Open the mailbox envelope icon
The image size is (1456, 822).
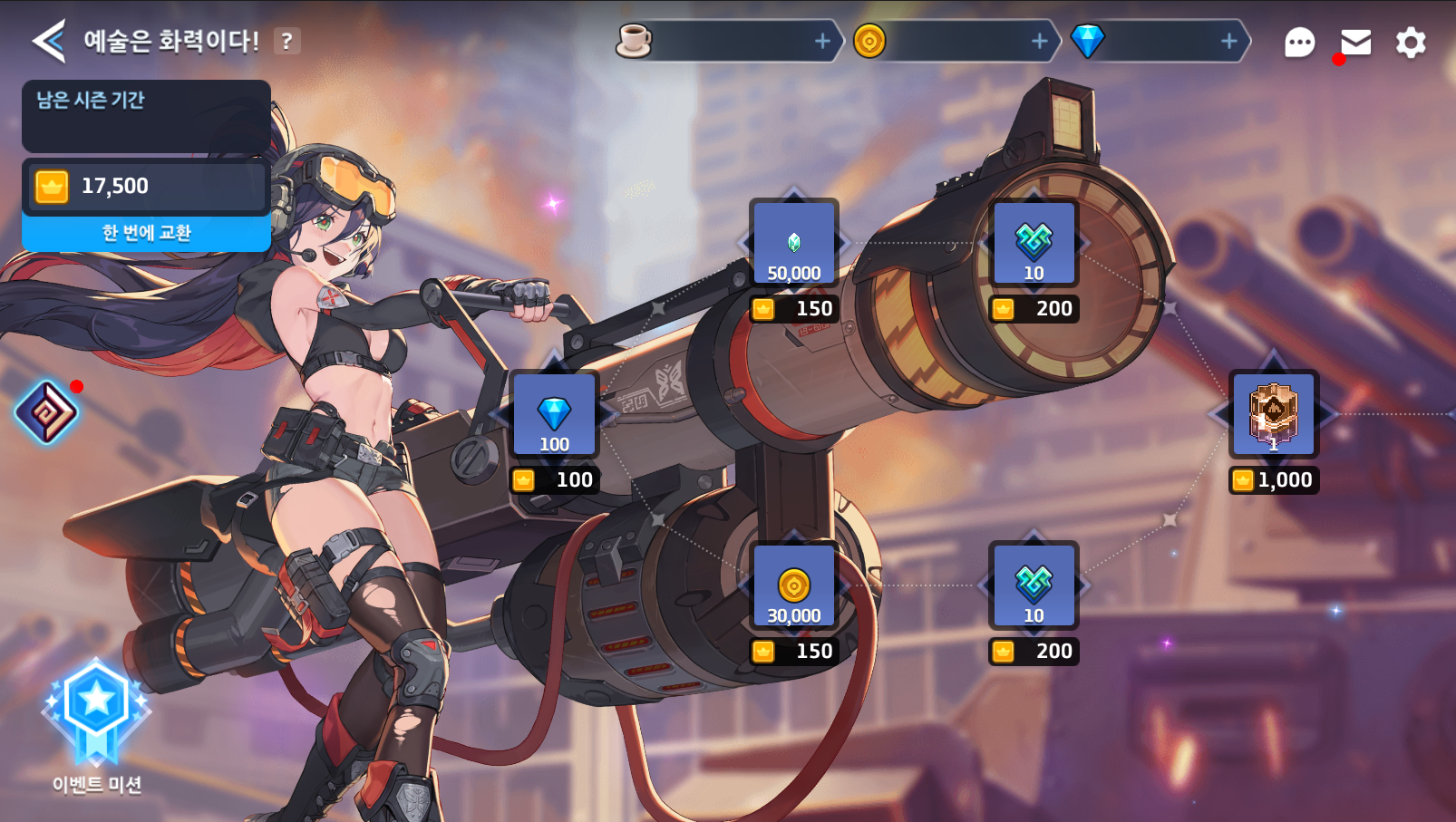1355,42
